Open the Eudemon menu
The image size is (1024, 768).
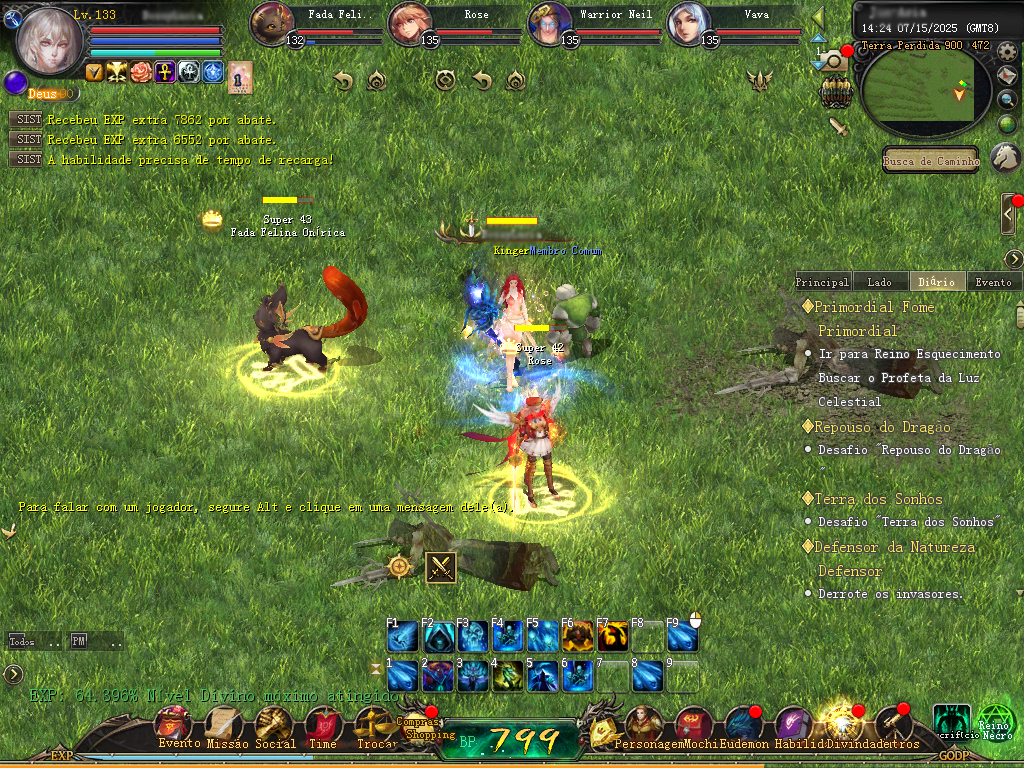pos(742,725)
